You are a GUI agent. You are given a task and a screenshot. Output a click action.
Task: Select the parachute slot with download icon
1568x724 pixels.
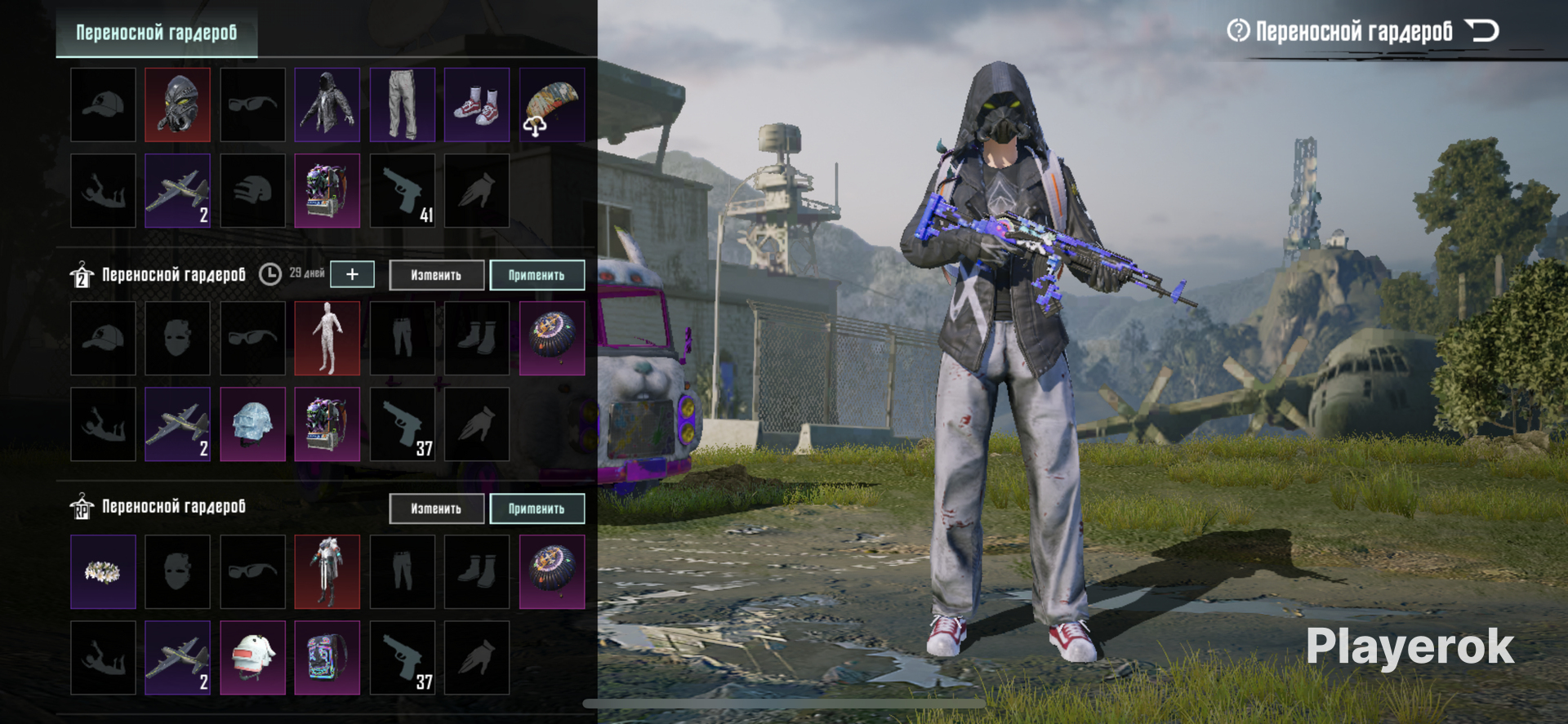point(552,104)
